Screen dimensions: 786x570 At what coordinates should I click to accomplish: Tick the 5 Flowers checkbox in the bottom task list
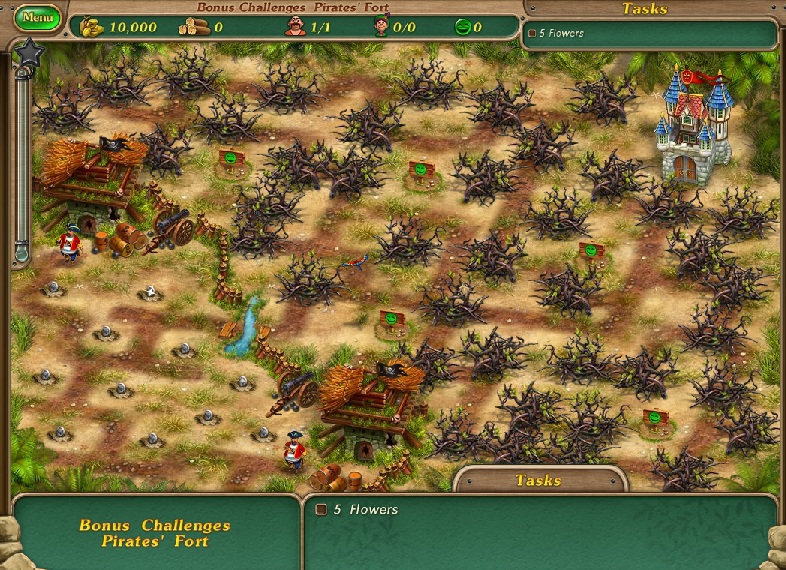pos(322,509)
